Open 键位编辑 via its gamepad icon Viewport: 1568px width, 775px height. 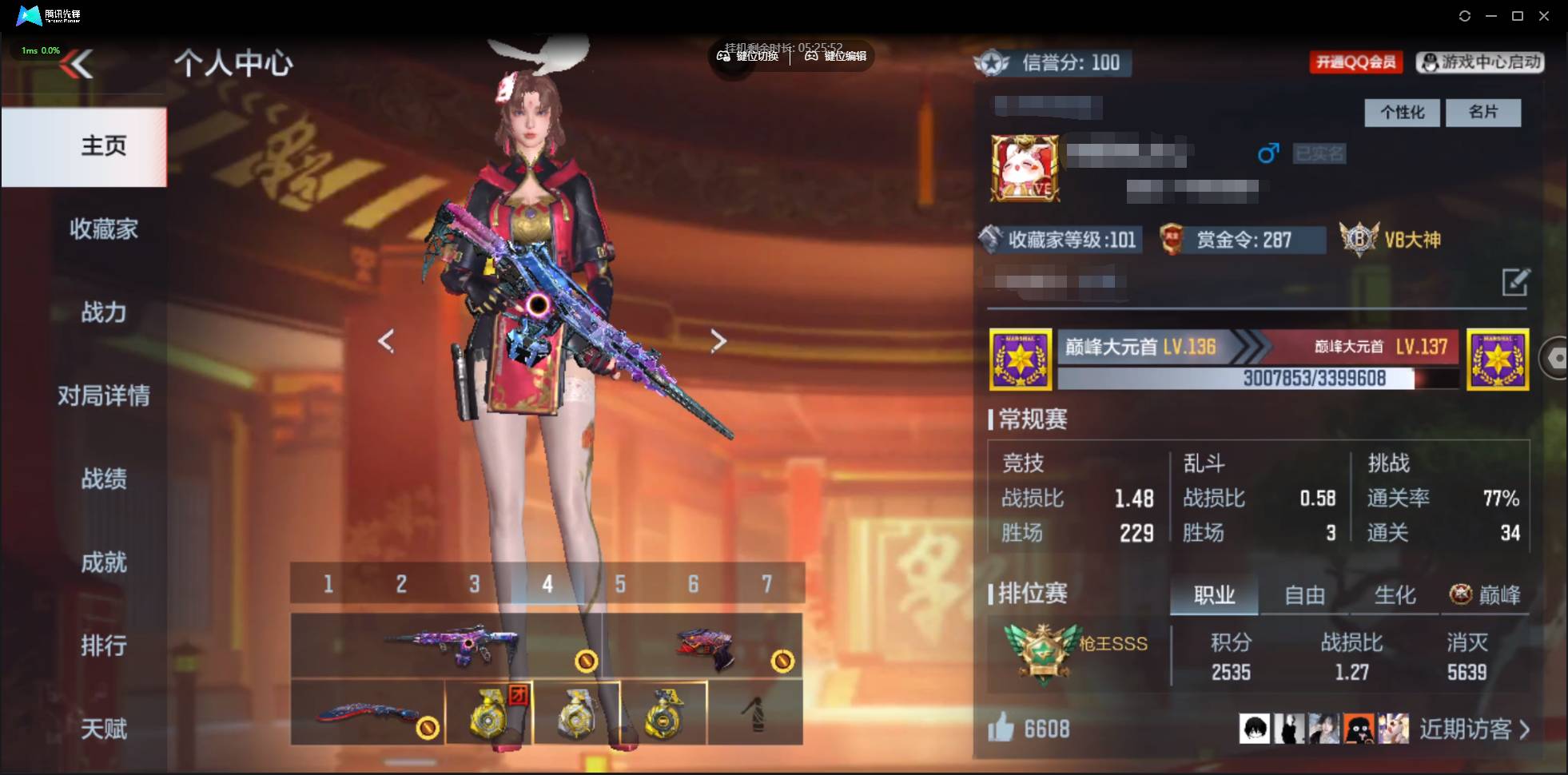click(x=812, y=56)
